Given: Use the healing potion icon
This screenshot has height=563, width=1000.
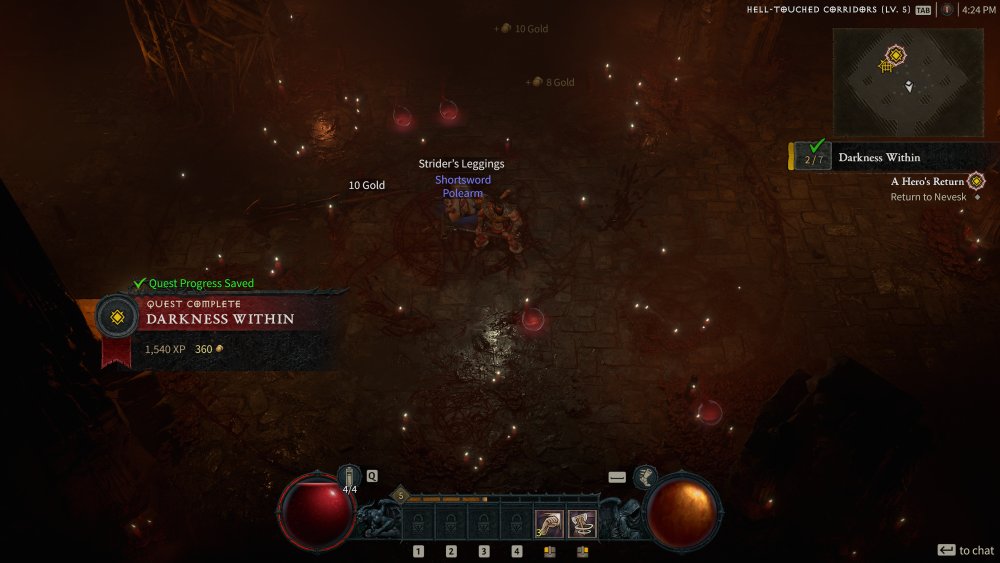Looking at the screenshot, I should click(x=348, y=477).
